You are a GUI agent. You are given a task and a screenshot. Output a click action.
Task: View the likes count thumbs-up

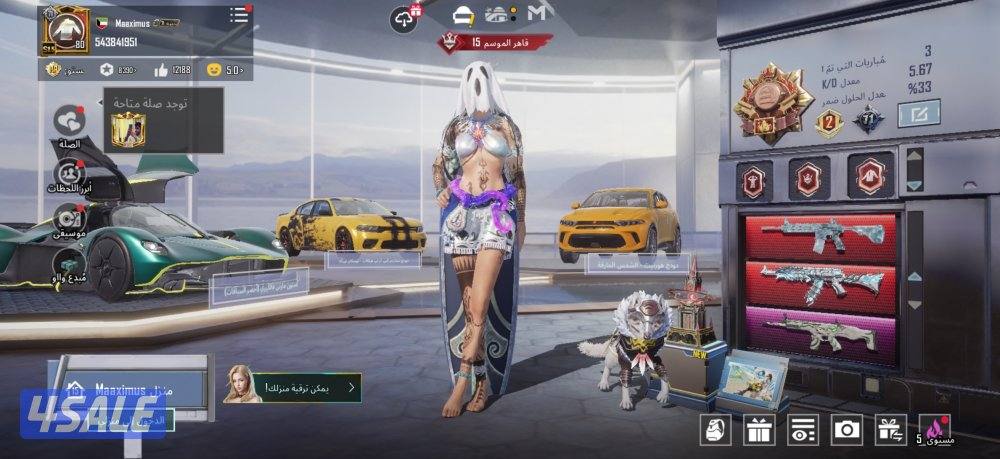pos(162,70)
